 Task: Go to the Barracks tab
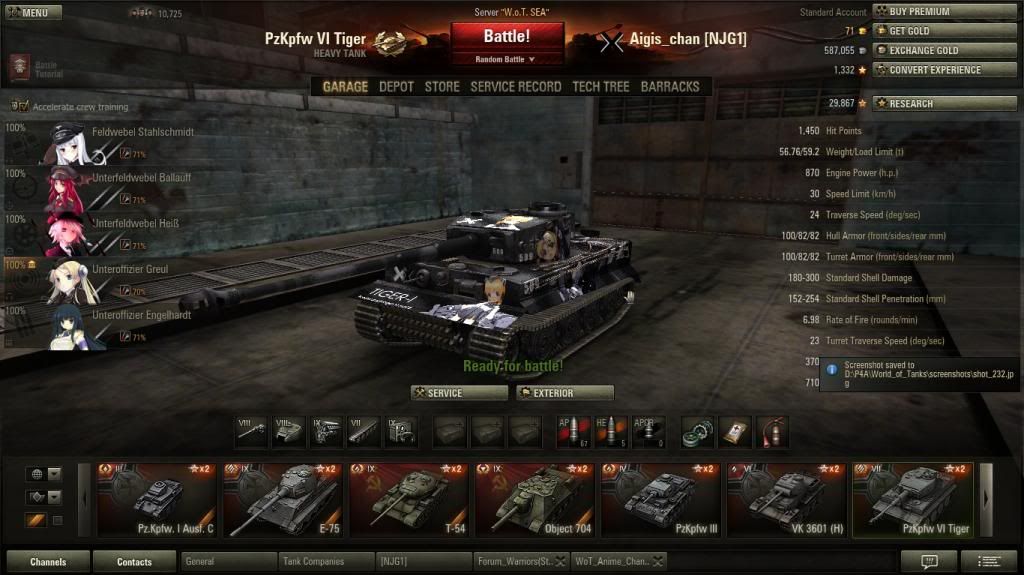pos(670,87)
